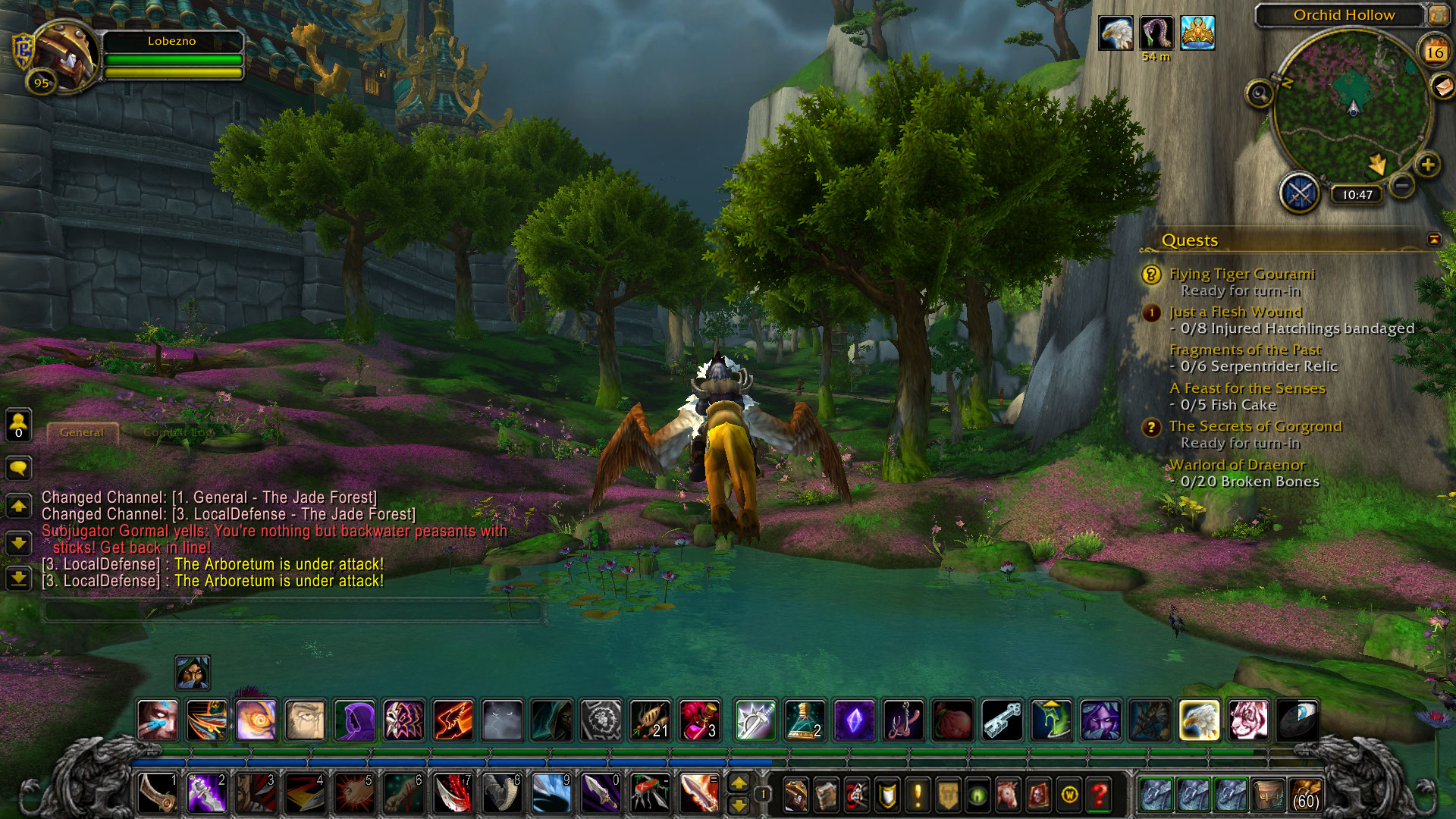Viewport: 1456px width, 819px height.
Task: Open the calendar showing day 16
Action: tap(1434, 52)
